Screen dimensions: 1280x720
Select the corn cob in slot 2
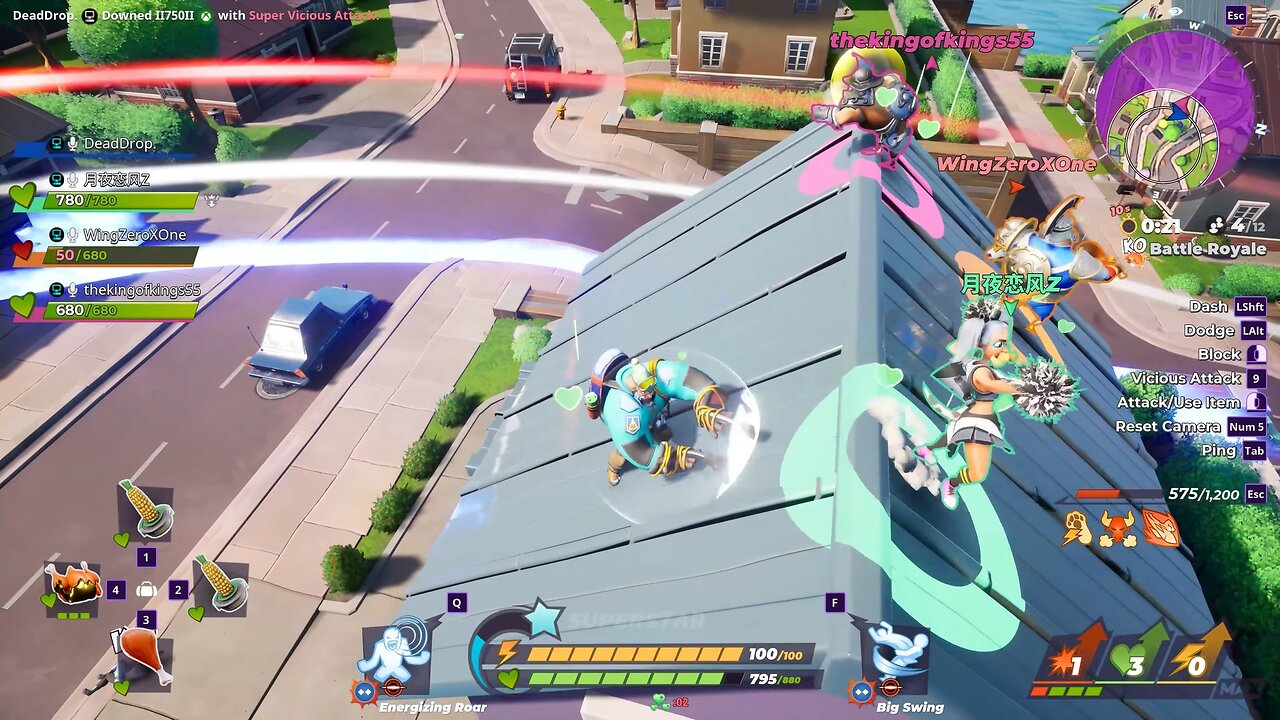pyautogui.click(x=219, y=584)
